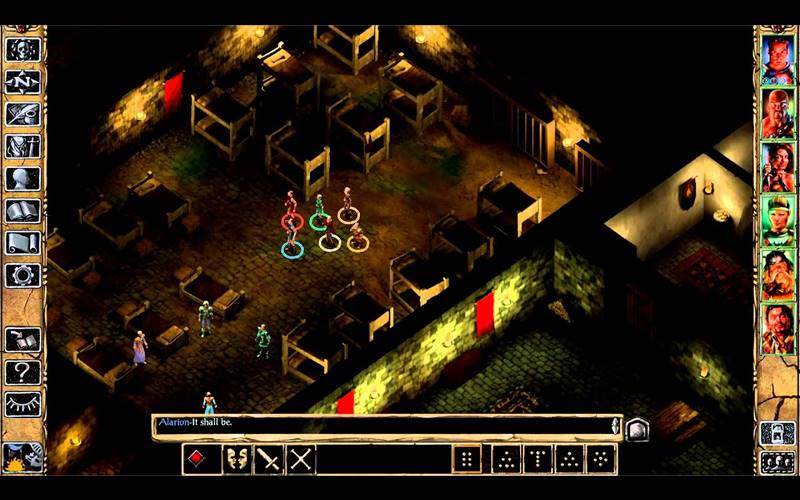The image size is (800, 500).
Task: Select the bottom party member portrait
Action: click(x=777, y=327)
